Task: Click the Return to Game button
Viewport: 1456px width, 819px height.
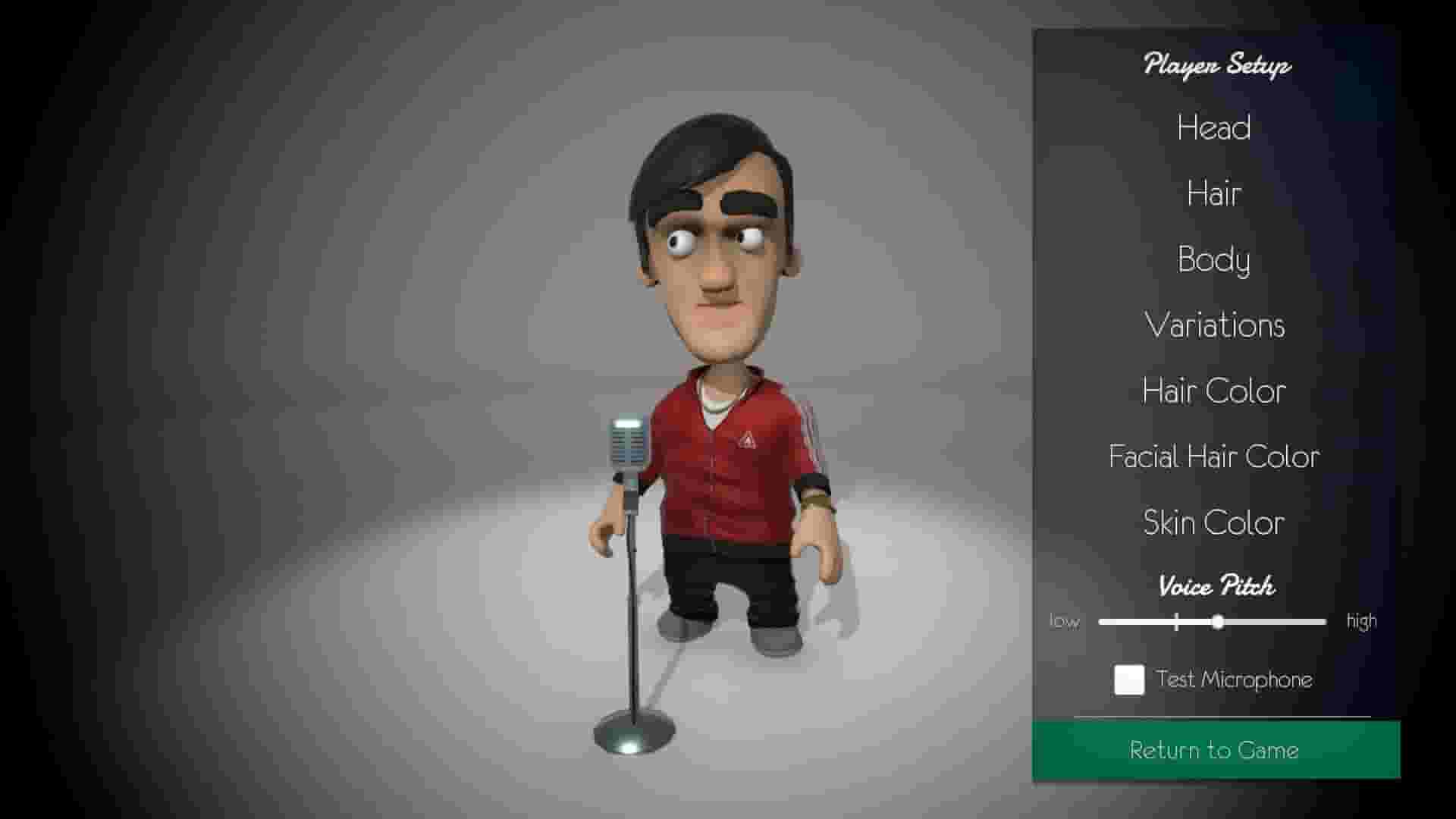Action: pos(1213,750)
